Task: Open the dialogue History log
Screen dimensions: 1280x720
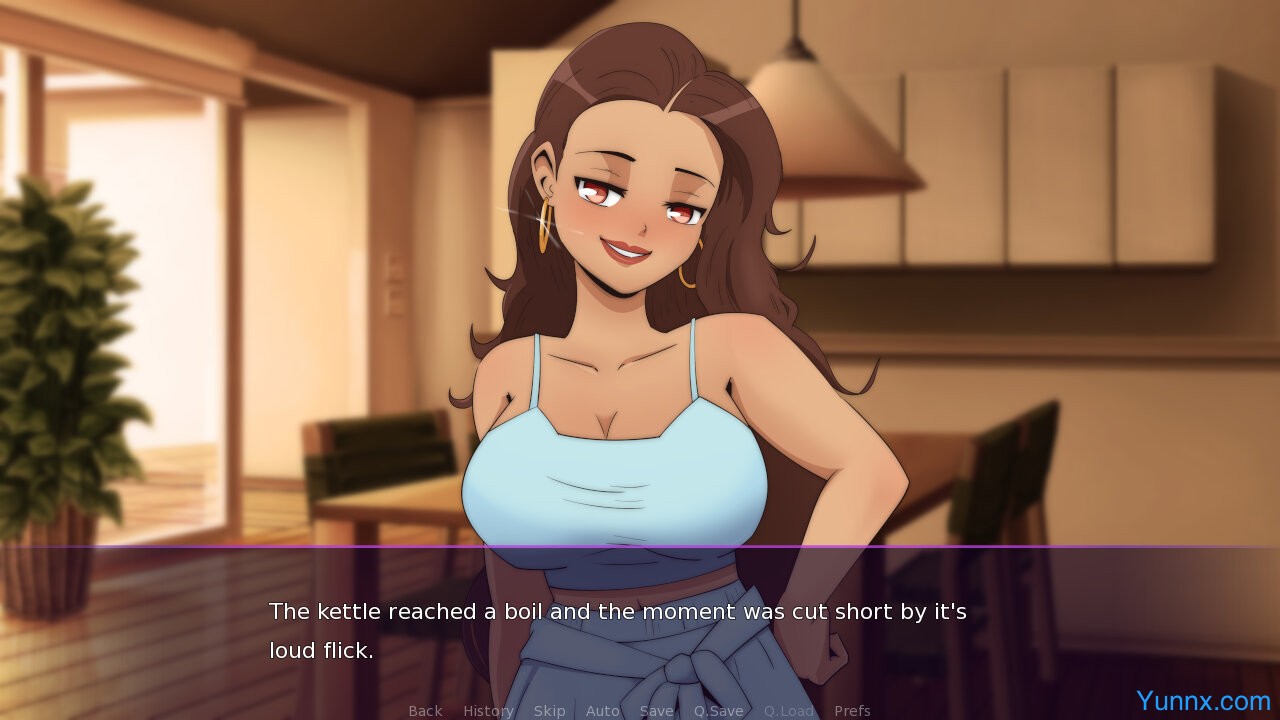Action: (x=488, y=711)
